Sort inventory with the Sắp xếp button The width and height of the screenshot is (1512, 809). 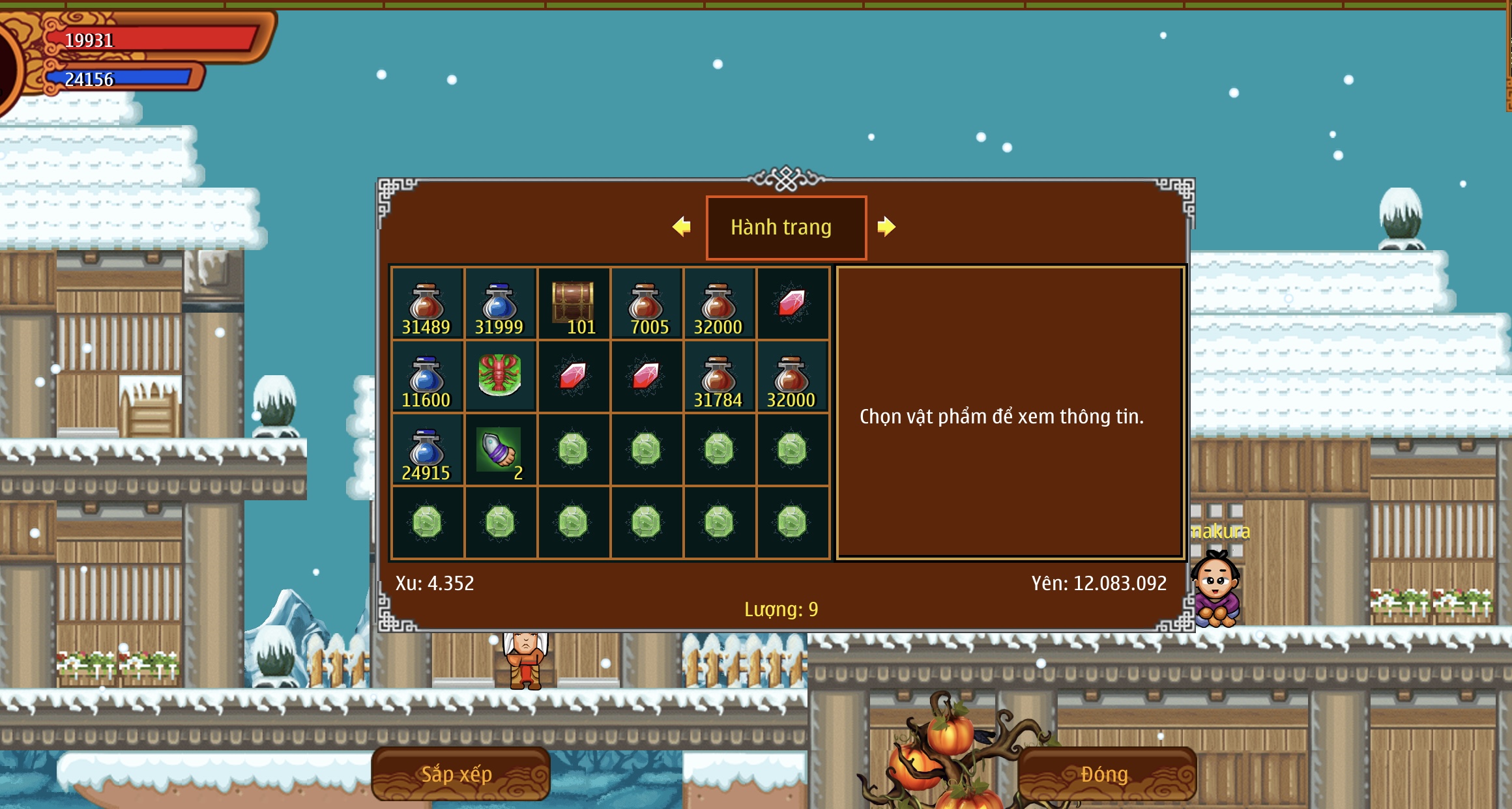459,774
